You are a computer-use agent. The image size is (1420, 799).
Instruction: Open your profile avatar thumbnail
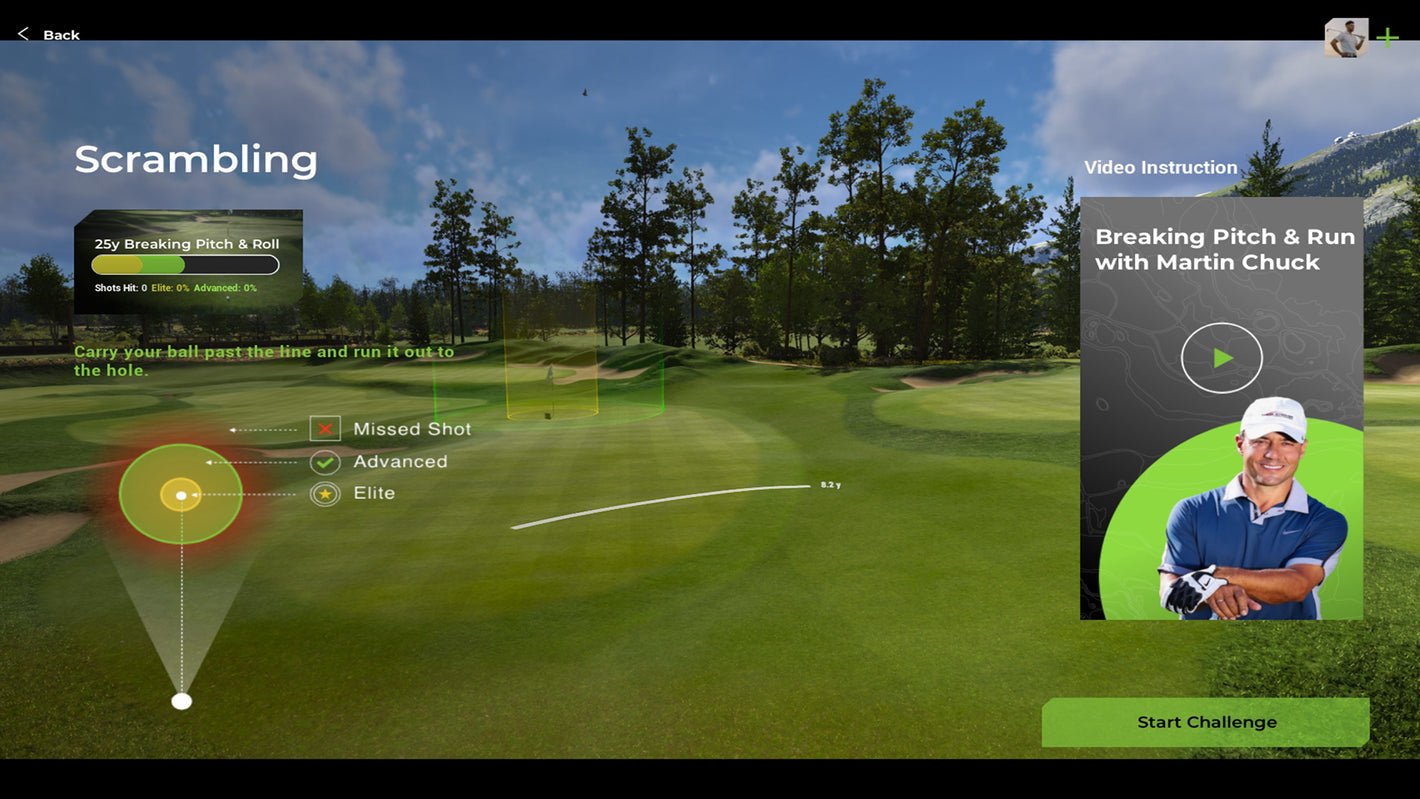point(1346,38)
